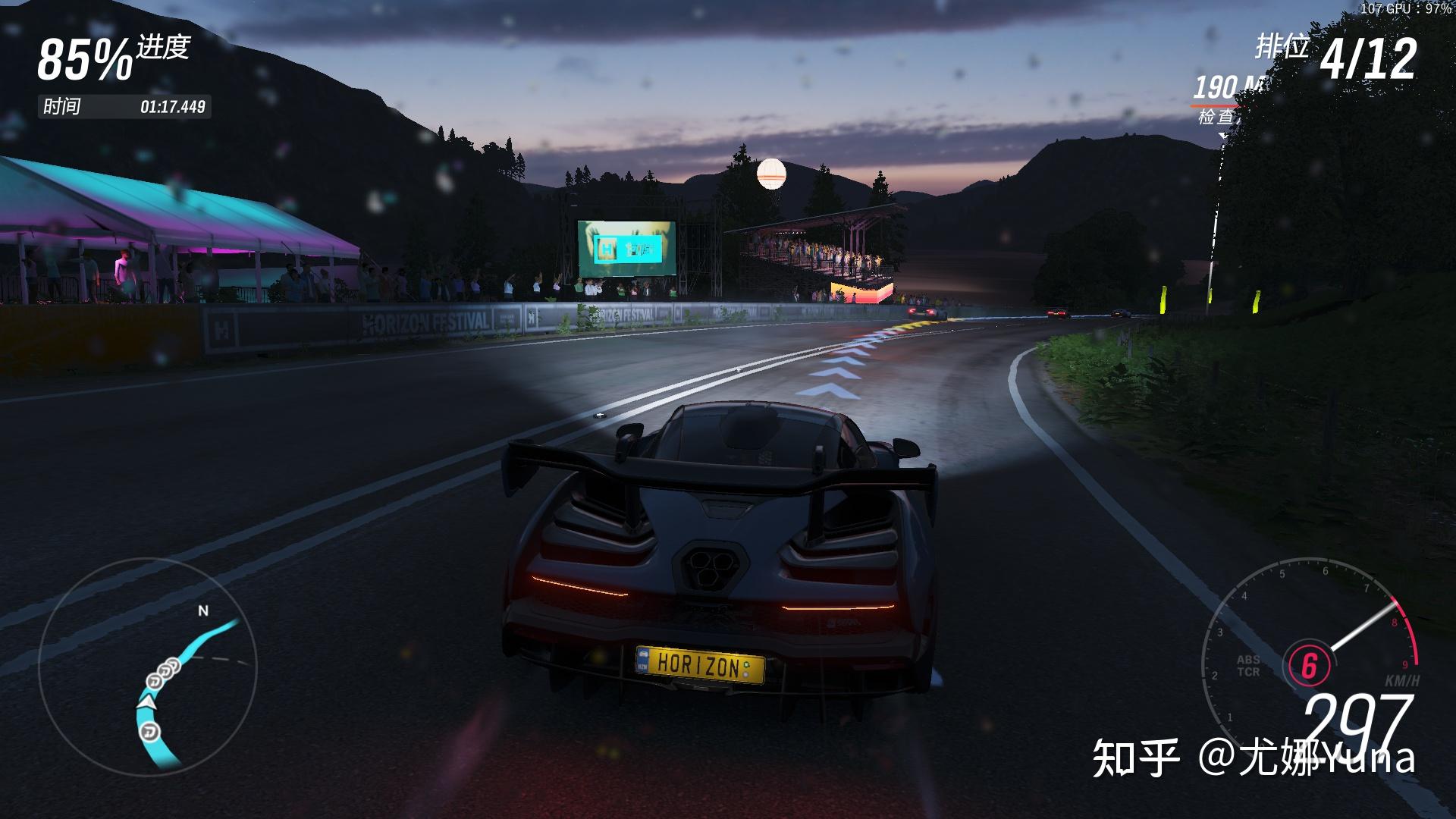Click the north N marker on minimap
The width and height of the screenshot is (1456, 819).
point(202,611)
